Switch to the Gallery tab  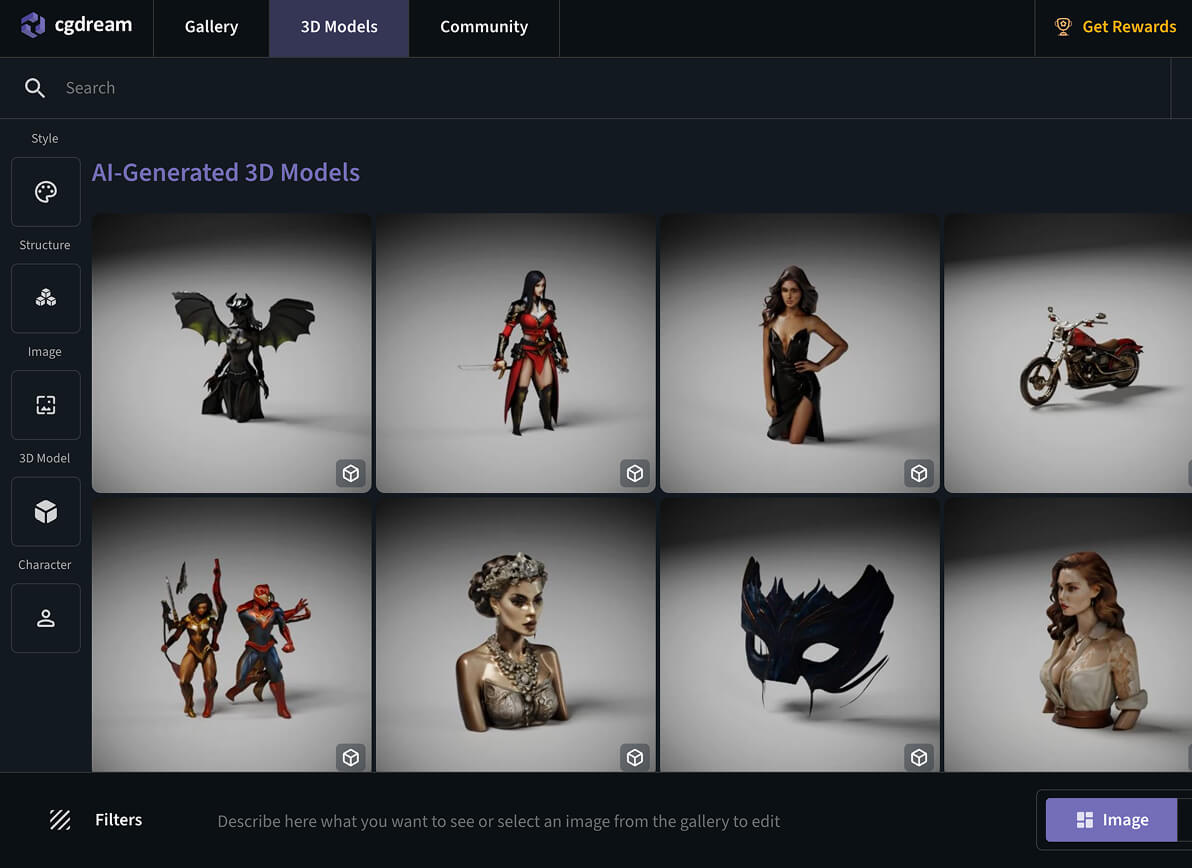(211, 27)
